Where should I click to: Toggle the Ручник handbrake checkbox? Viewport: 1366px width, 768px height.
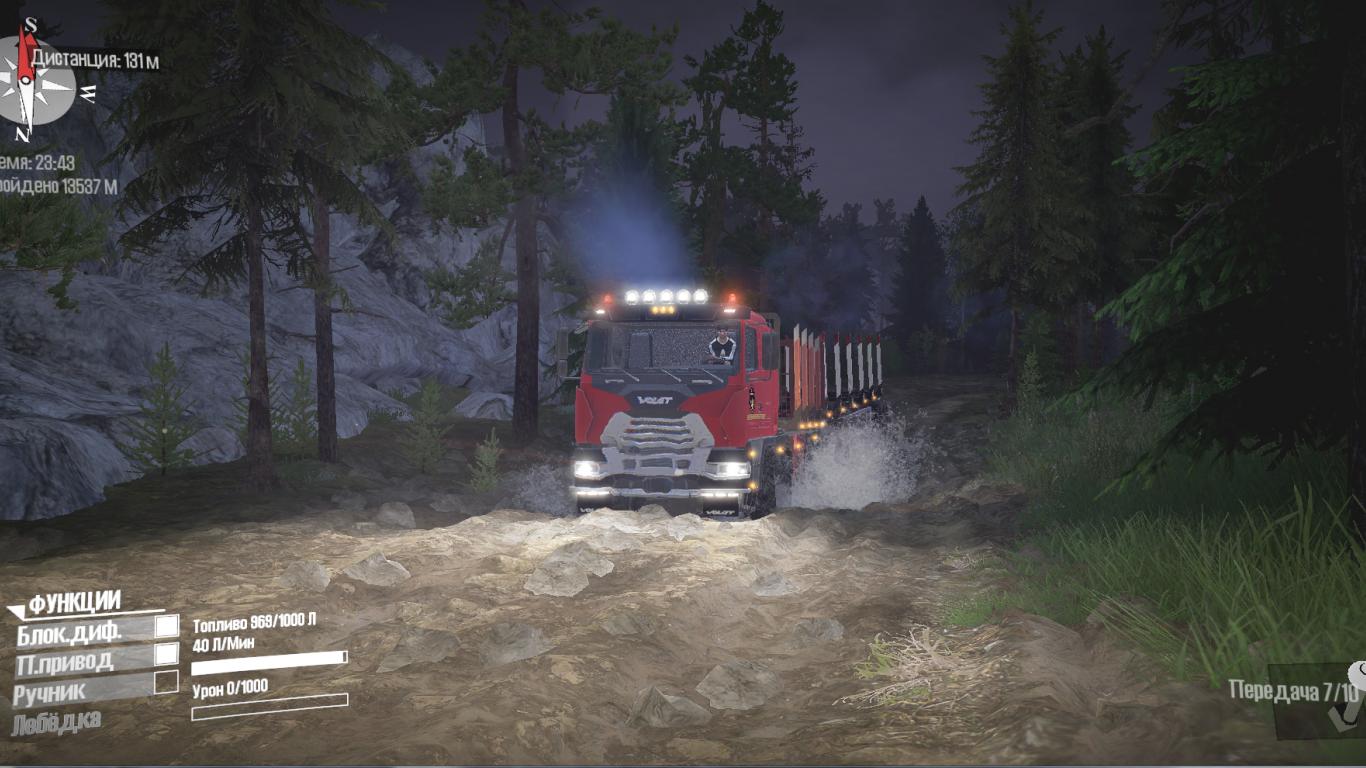coord(166,683)
